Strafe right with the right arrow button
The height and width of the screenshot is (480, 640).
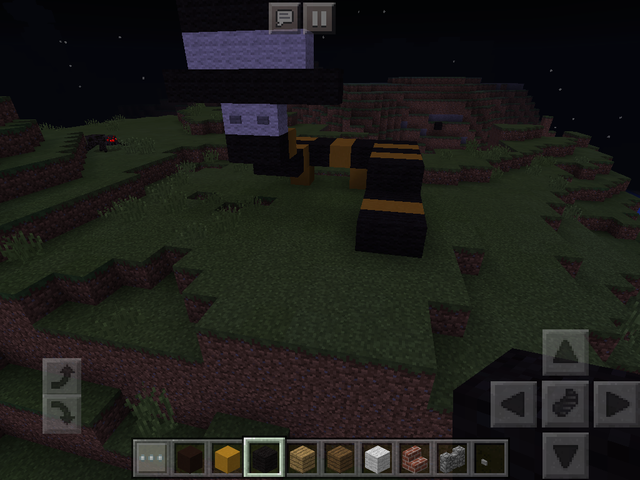click(x=614, y=404)
